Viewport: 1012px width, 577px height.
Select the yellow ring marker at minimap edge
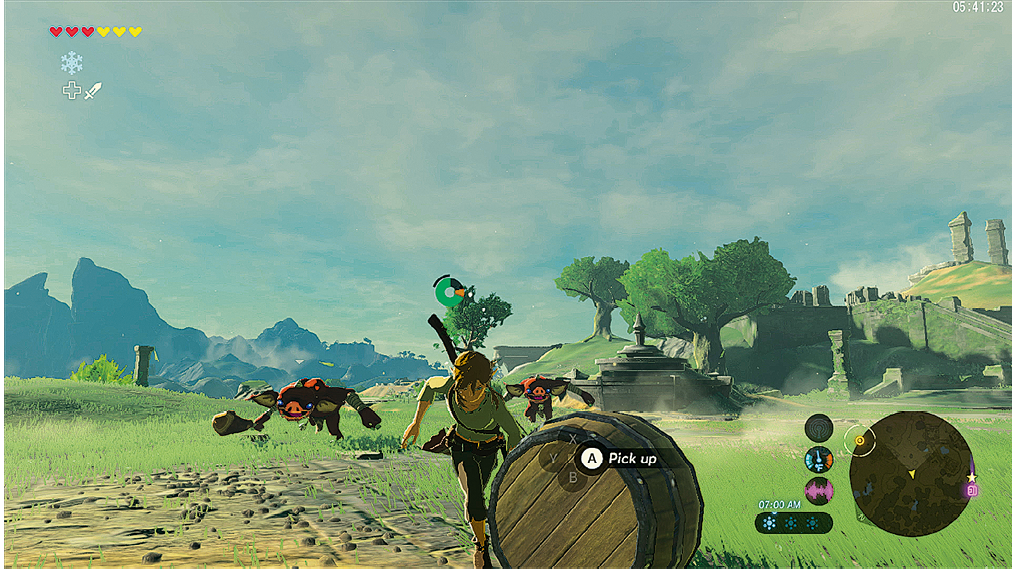858,438
